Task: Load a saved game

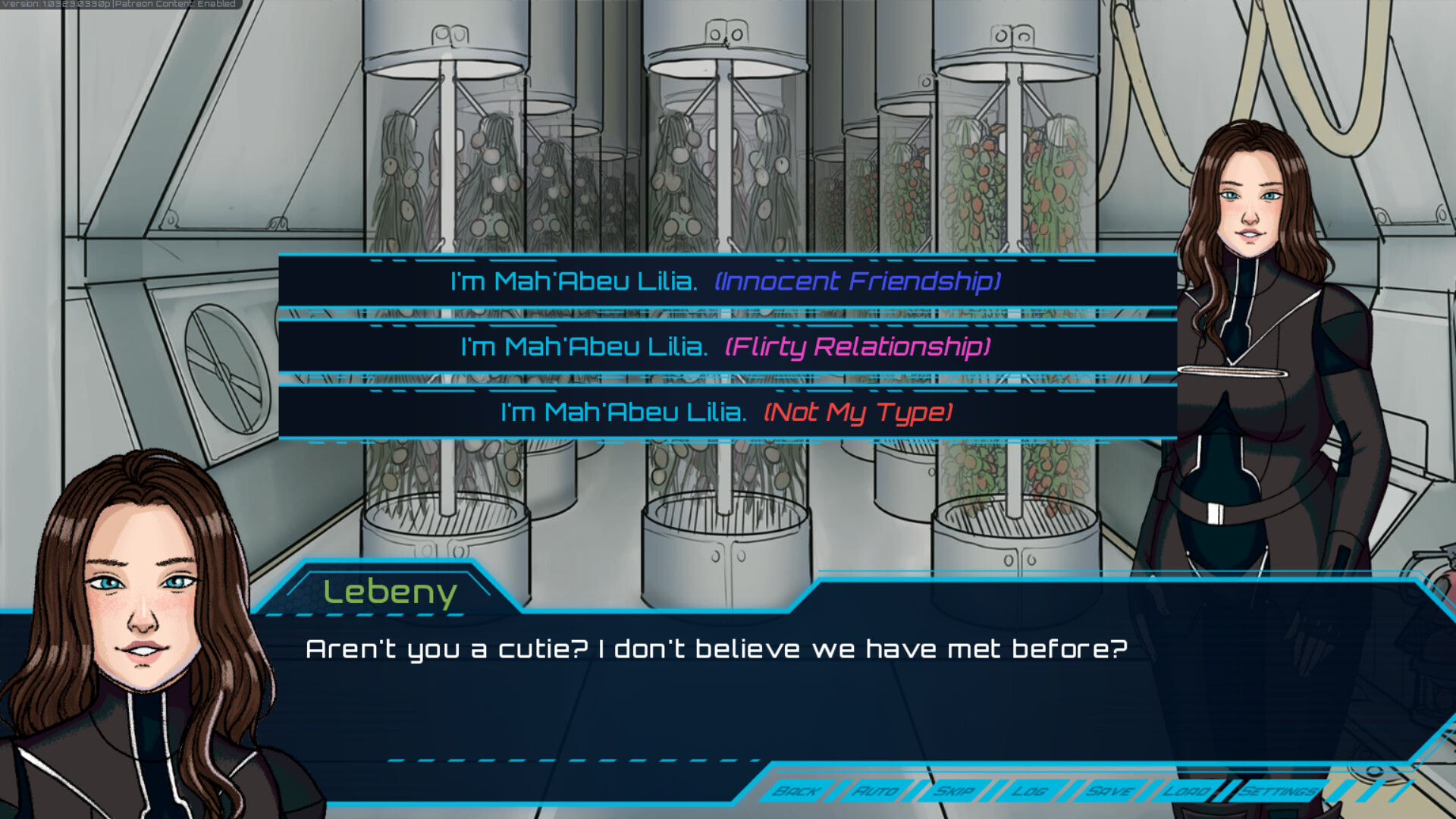Action: pos(1187,792)
